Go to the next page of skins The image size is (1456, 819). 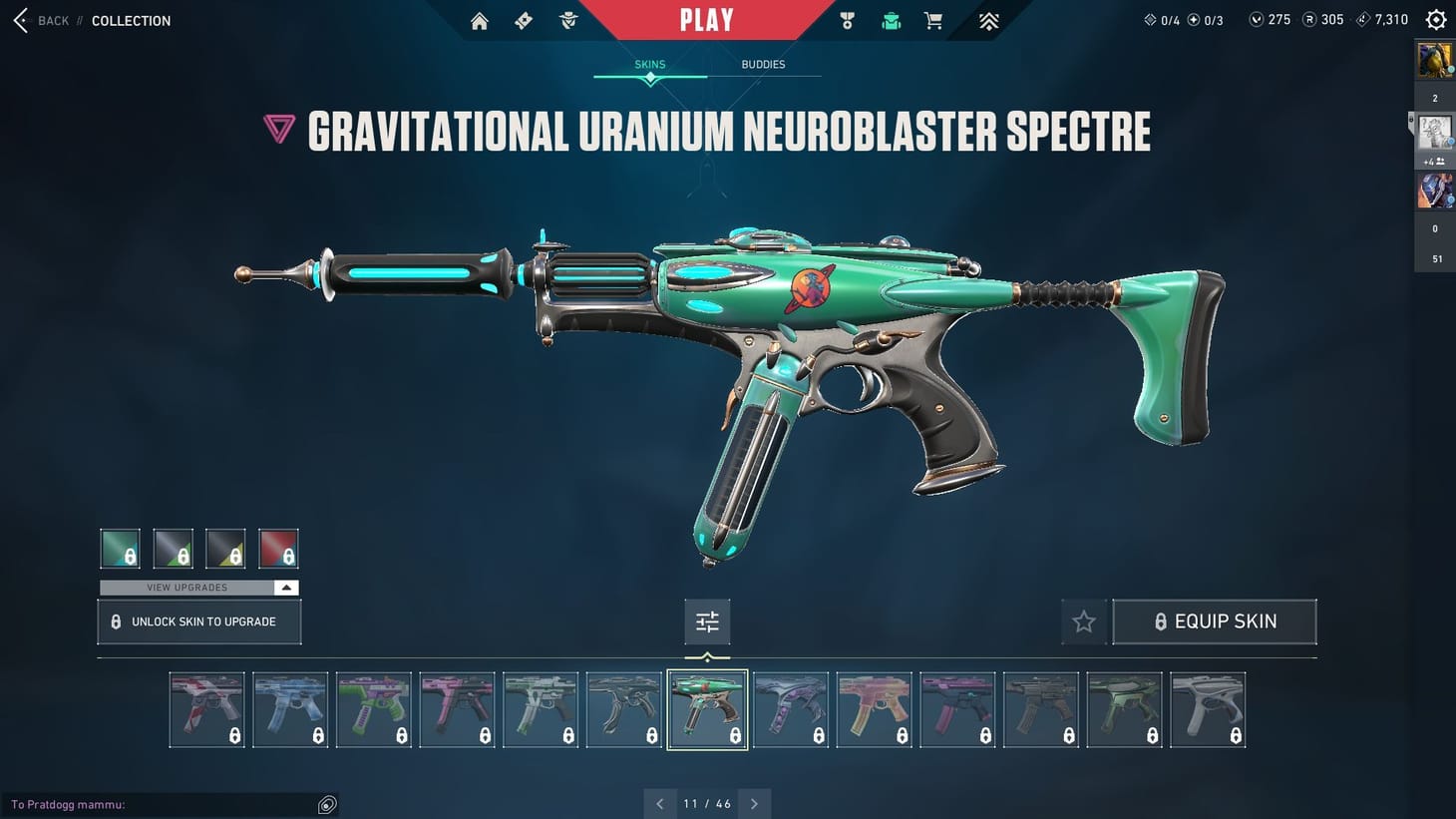point(755,804)
